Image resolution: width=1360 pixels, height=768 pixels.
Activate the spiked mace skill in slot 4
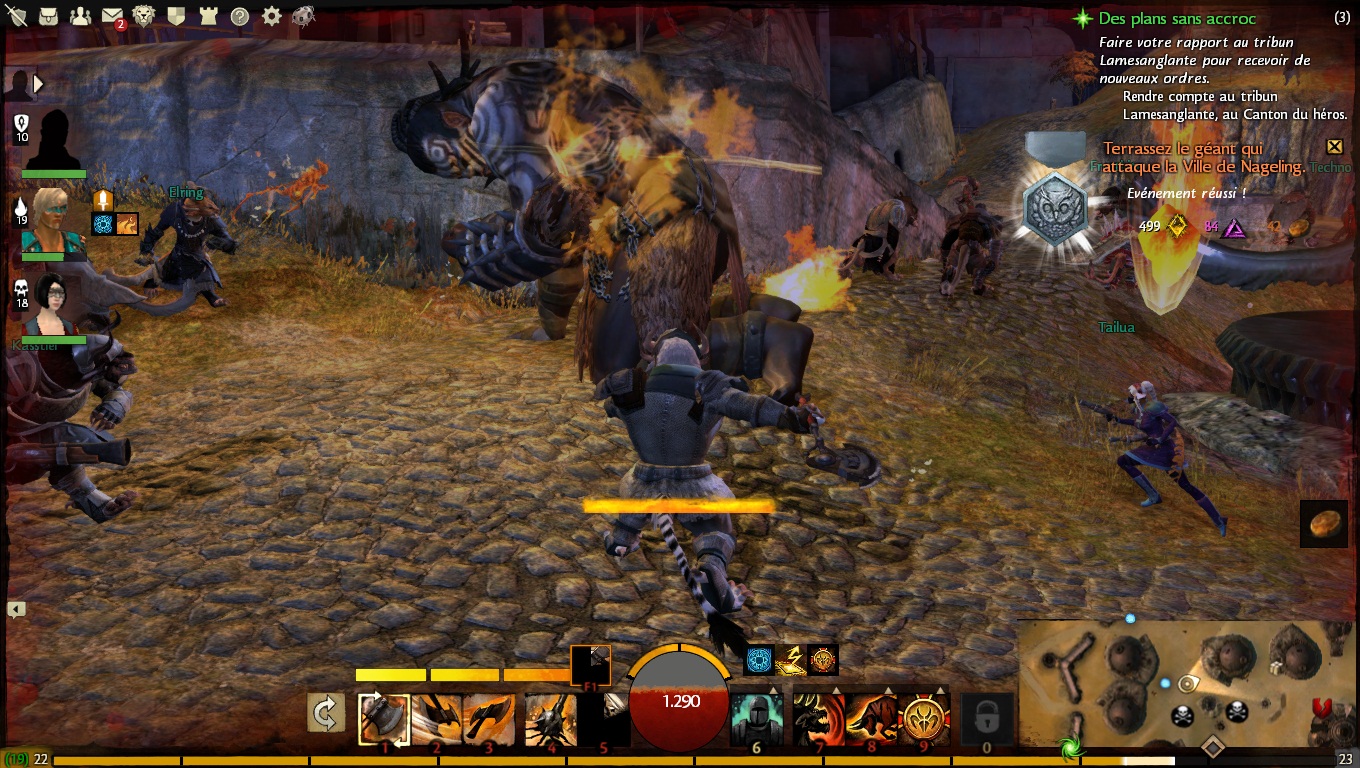(550, 718)
